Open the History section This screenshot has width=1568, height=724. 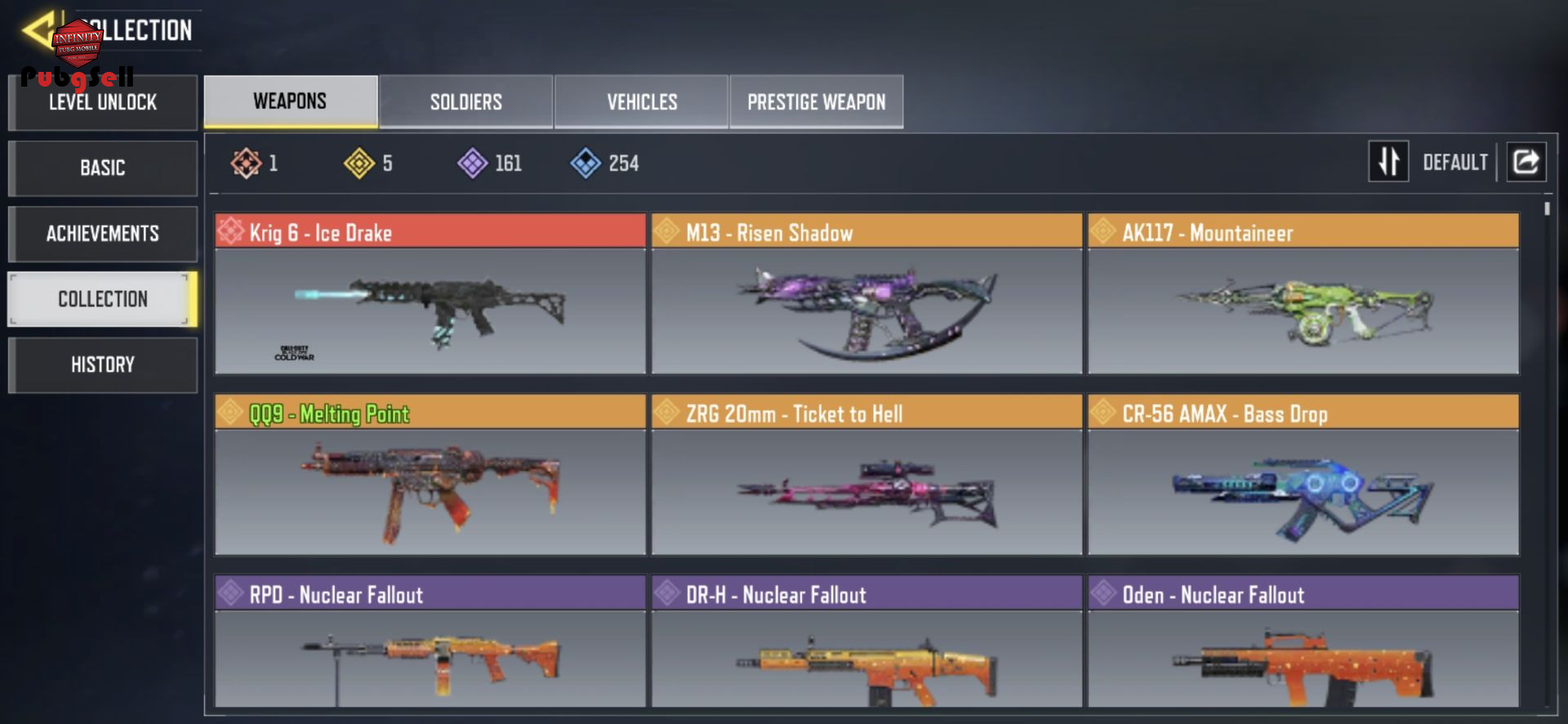click(x=103, y=364)
